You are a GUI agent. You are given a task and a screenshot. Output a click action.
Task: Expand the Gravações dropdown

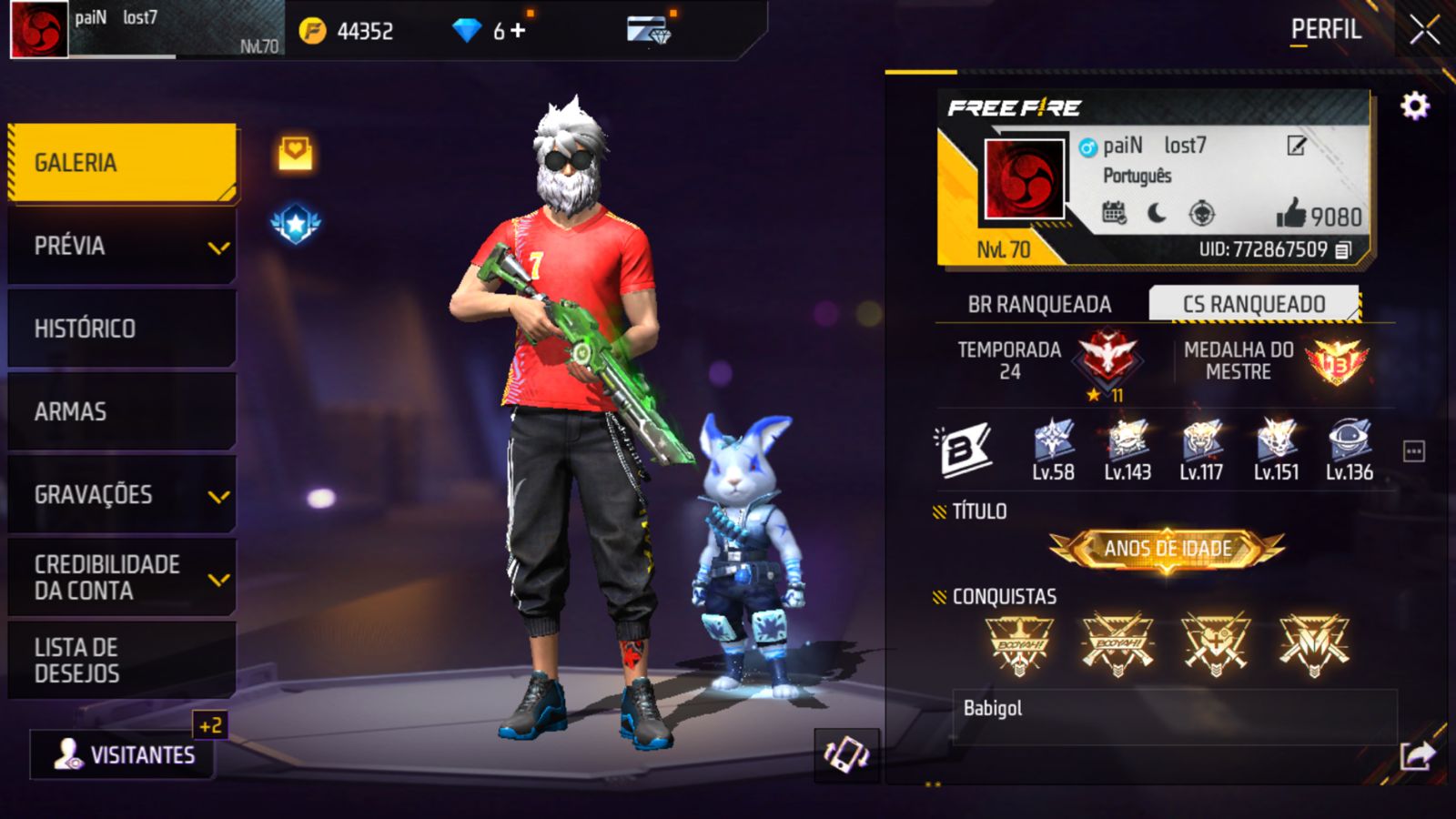click(122, 495)
